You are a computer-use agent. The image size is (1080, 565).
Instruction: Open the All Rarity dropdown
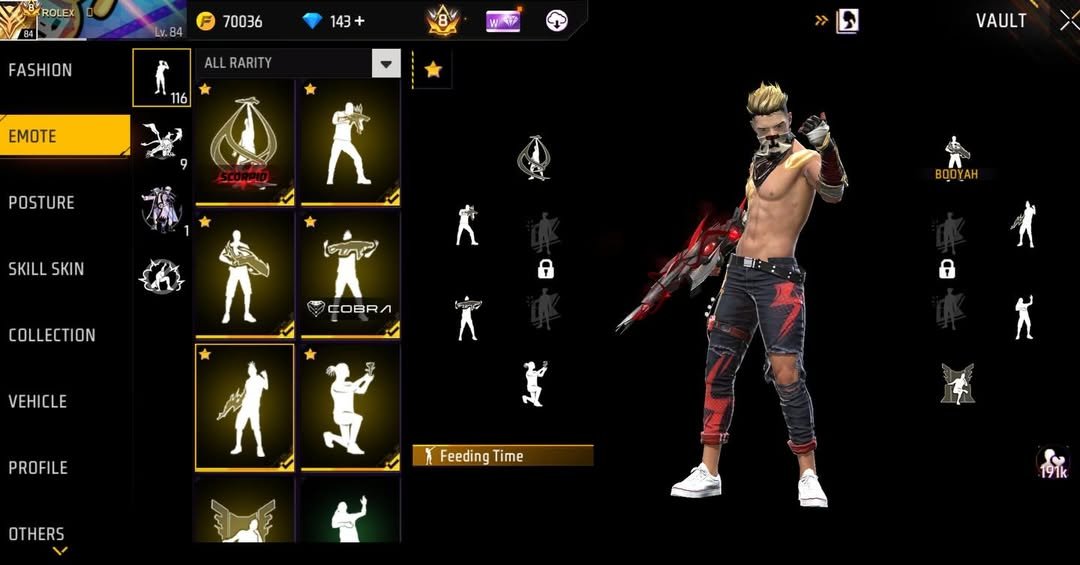[x=386, y=64]
